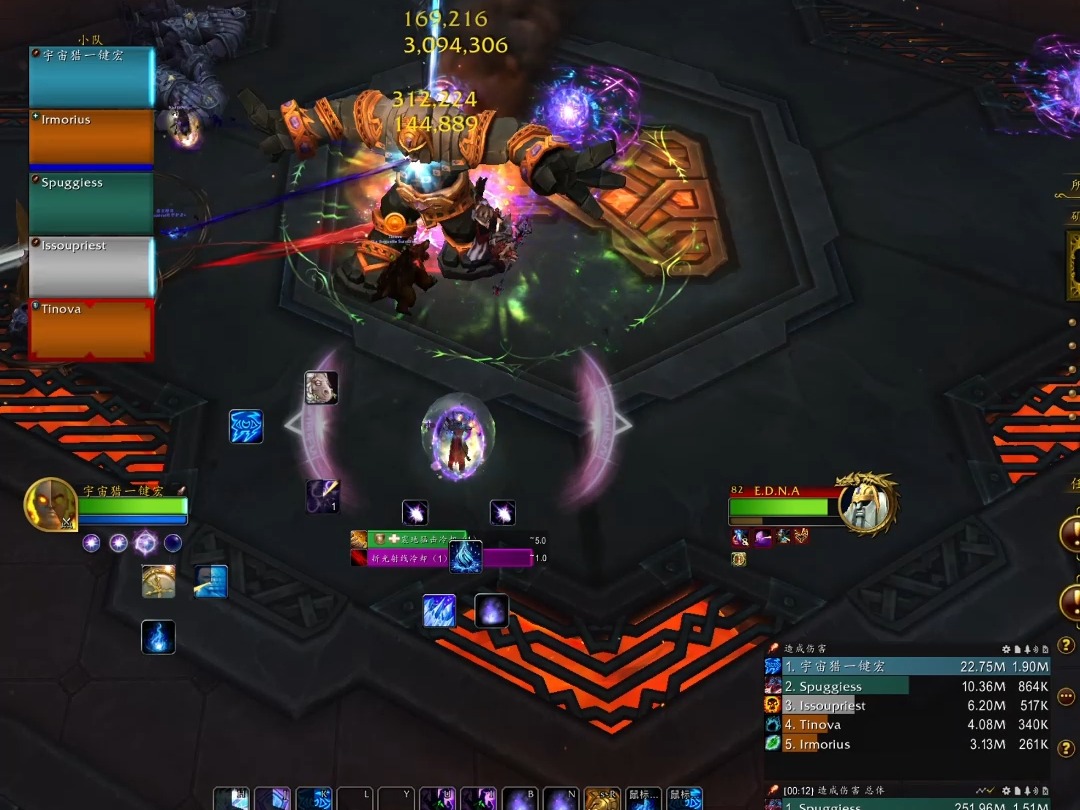The image size is (1080, 810).
Task: Click the damage meter title flame icon
Action: tap(774, 649)
